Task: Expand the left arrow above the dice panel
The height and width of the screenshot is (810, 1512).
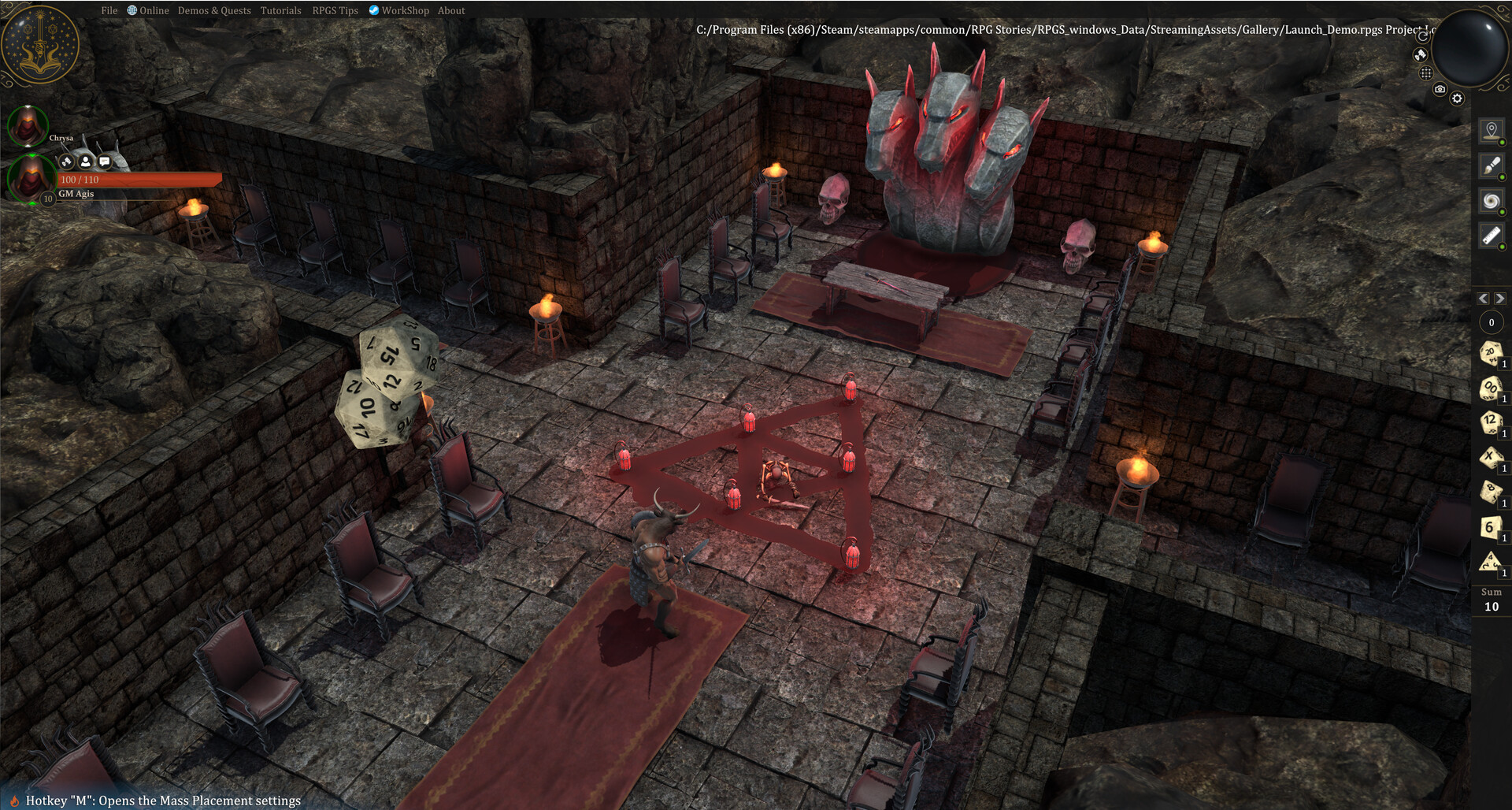Action: [x=1484, y=299]
